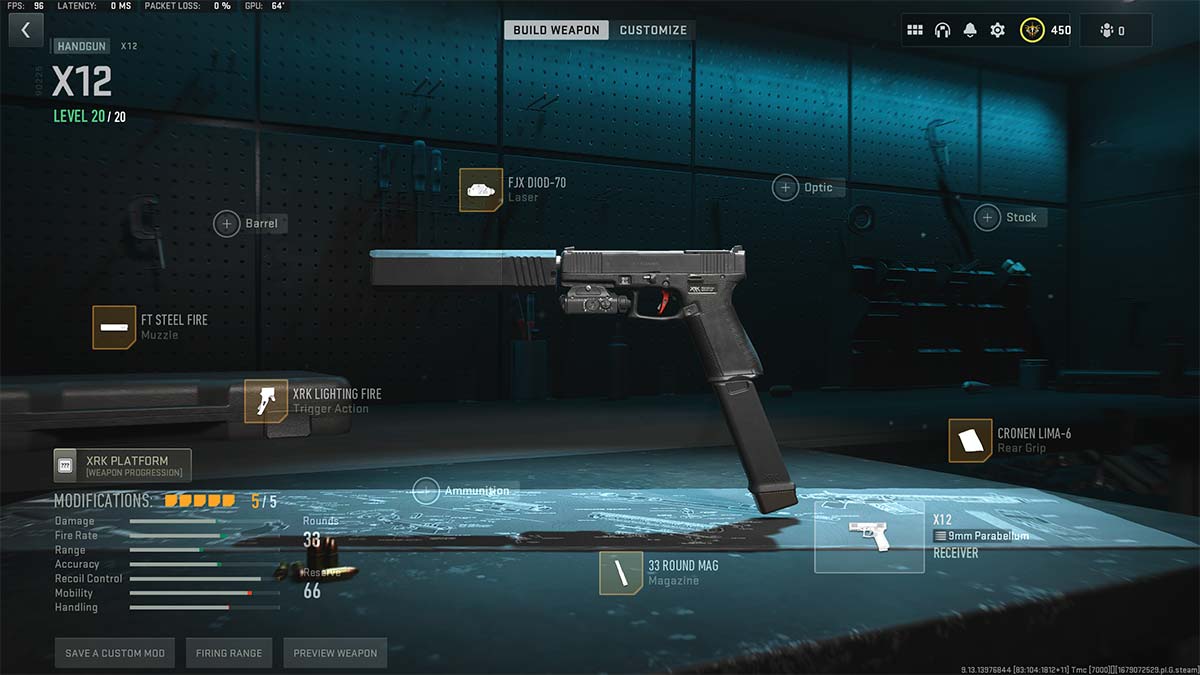Enter the Firing Range
This screenshot has width=1200, height=675.
click(x=229, y=653)
